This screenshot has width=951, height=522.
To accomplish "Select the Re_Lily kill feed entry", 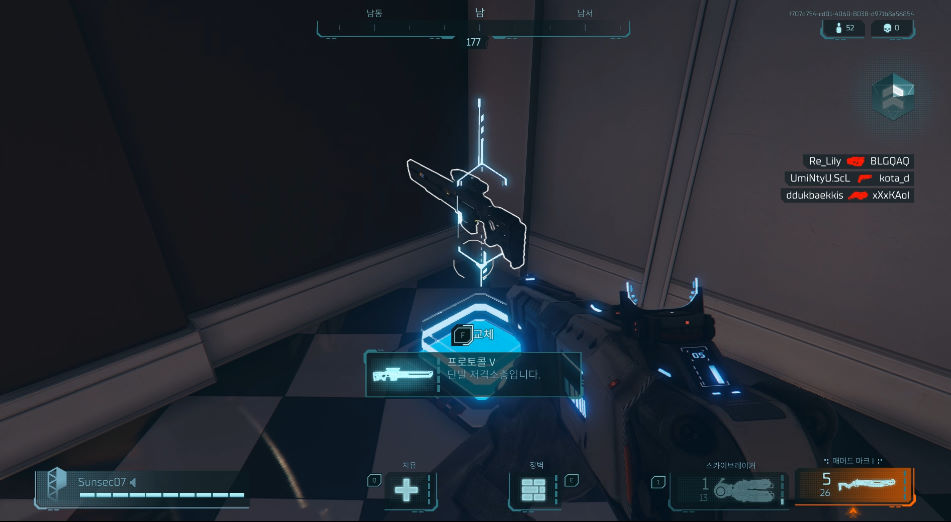I will click(x=858, y=161).
